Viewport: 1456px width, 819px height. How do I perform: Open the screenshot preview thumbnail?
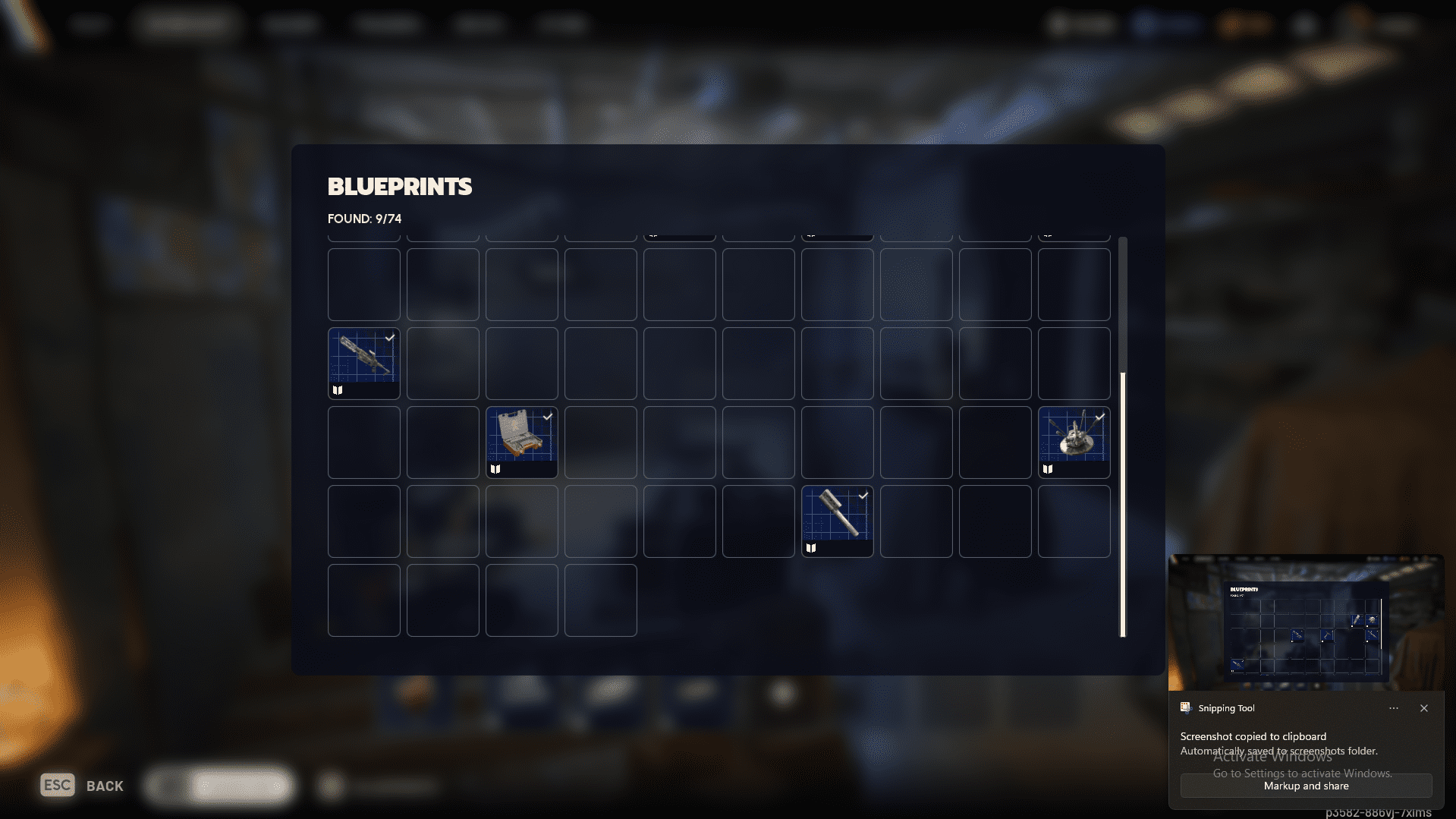(1305, 622)
